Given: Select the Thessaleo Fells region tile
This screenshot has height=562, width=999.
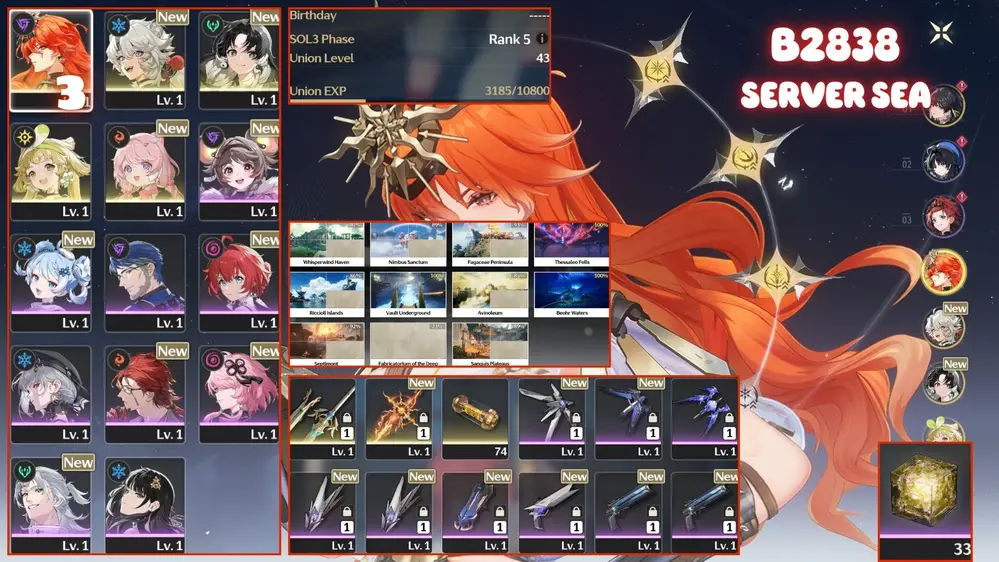Looking at the screenshot, I should pos(572,245).
